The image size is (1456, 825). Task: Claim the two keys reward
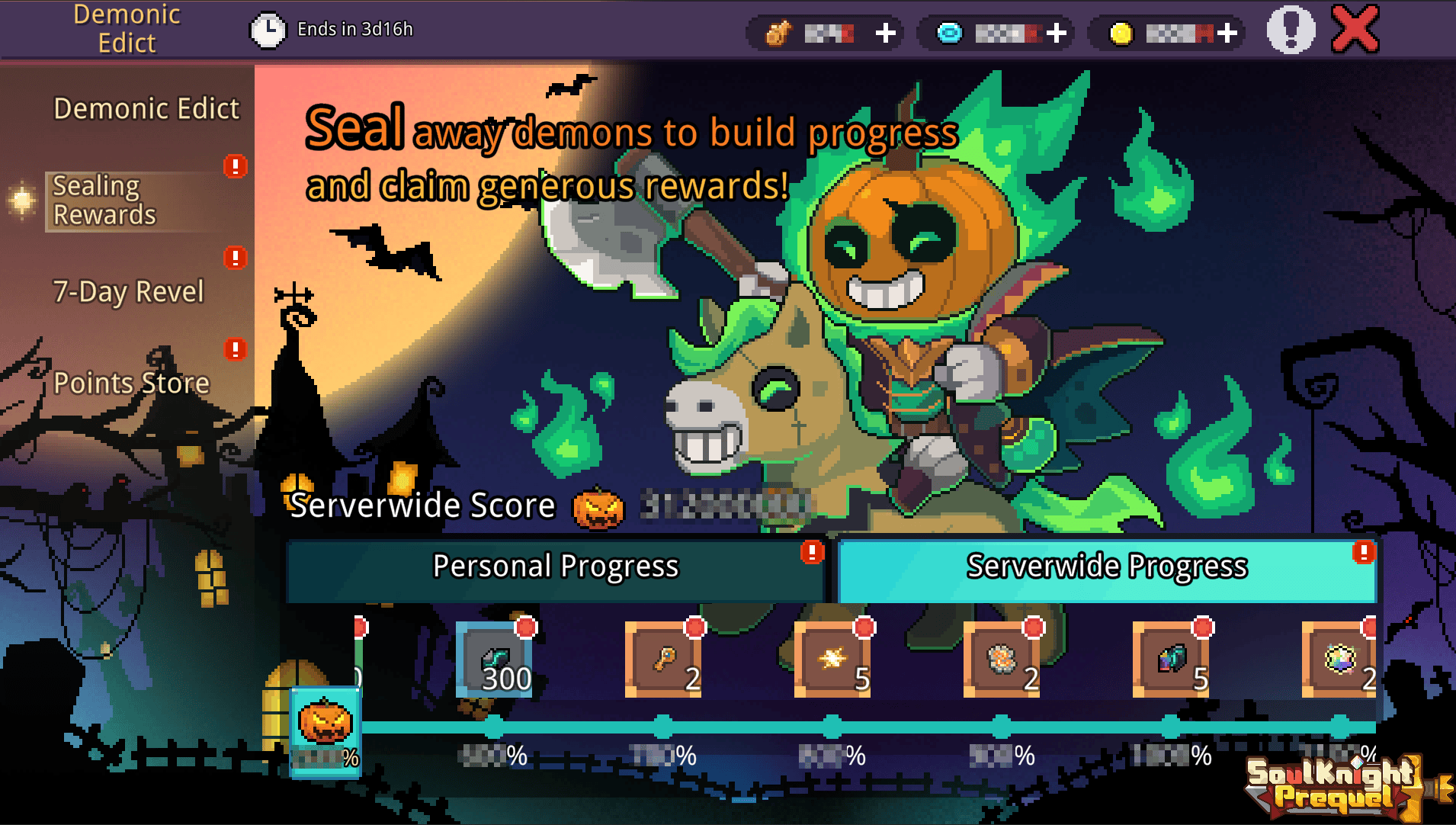[663, 660]
